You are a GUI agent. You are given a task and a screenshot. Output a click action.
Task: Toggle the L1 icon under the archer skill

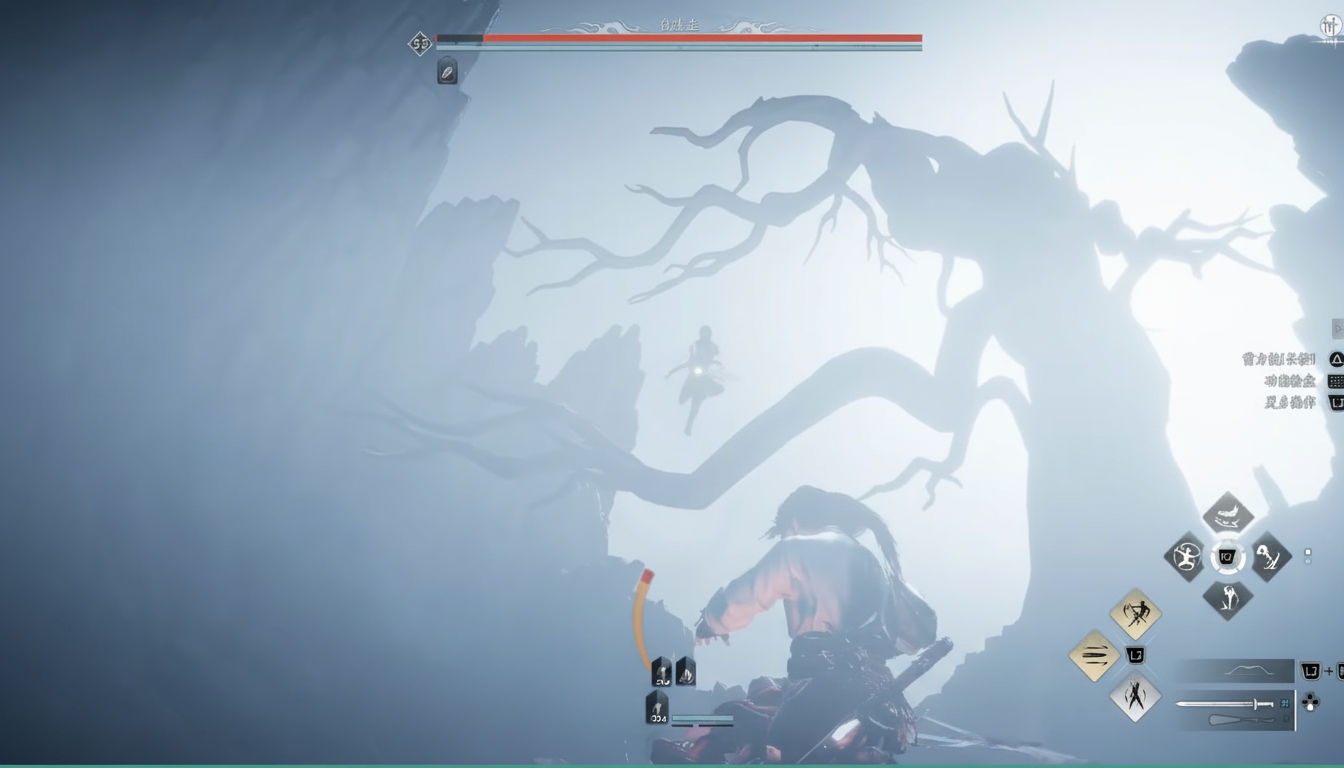[x=1135, y=655]
